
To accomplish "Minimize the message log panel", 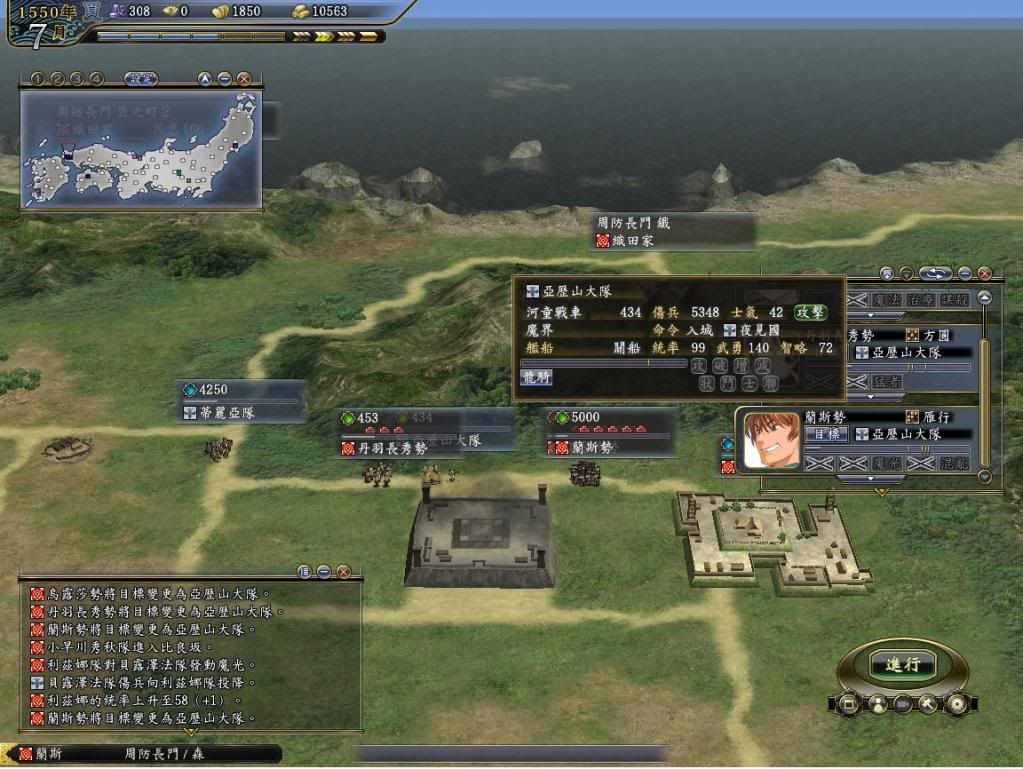I will [324, 572].
